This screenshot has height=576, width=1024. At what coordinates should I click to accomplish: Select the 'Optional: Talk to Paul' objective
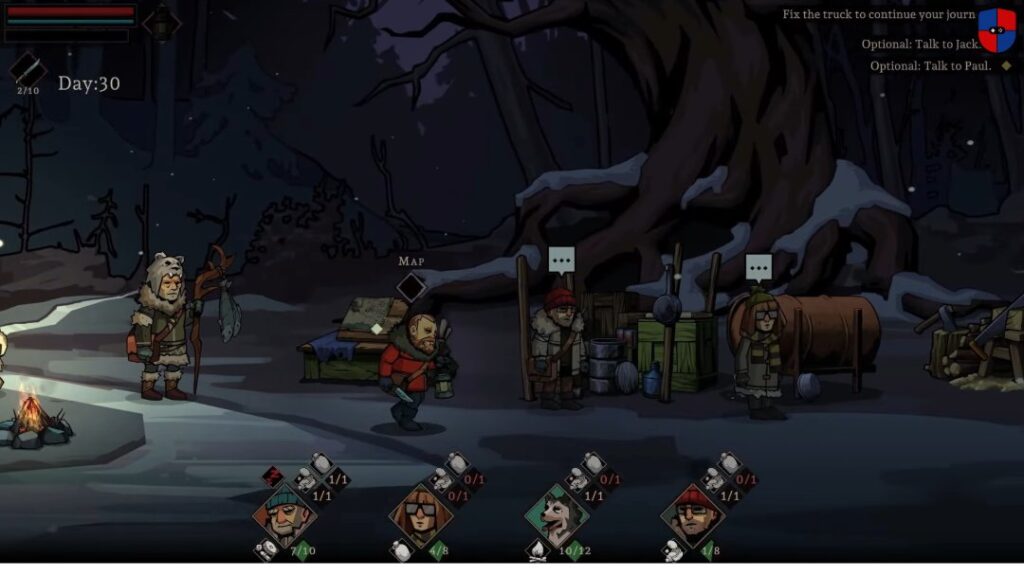pyautogui.click(x=930, y=66)
